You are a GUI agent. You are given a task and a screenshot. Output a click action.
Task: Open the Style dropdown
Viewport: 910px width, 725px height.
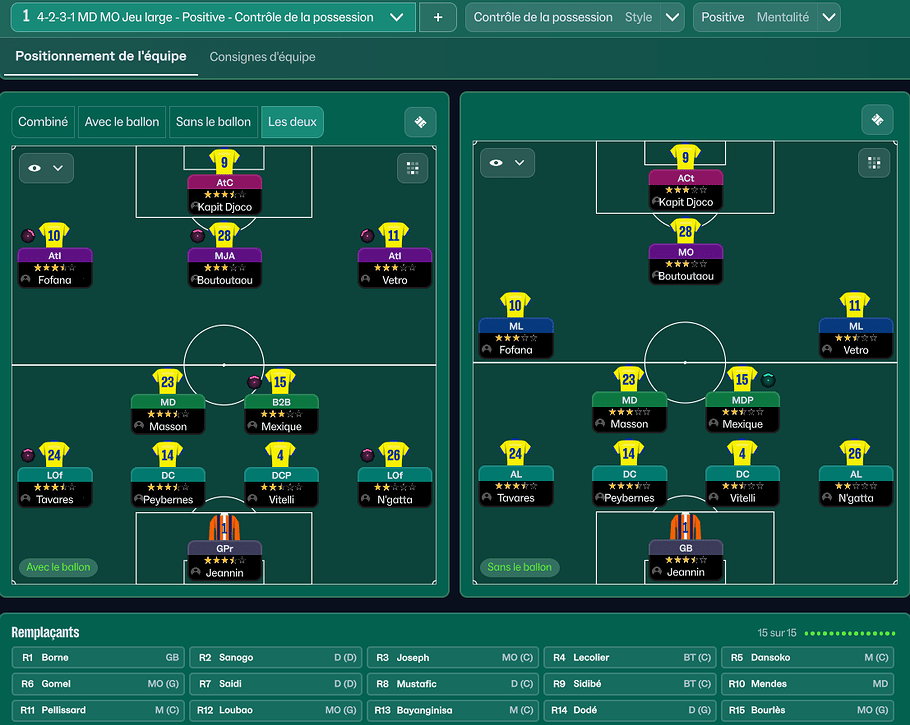tap(673, 17)
